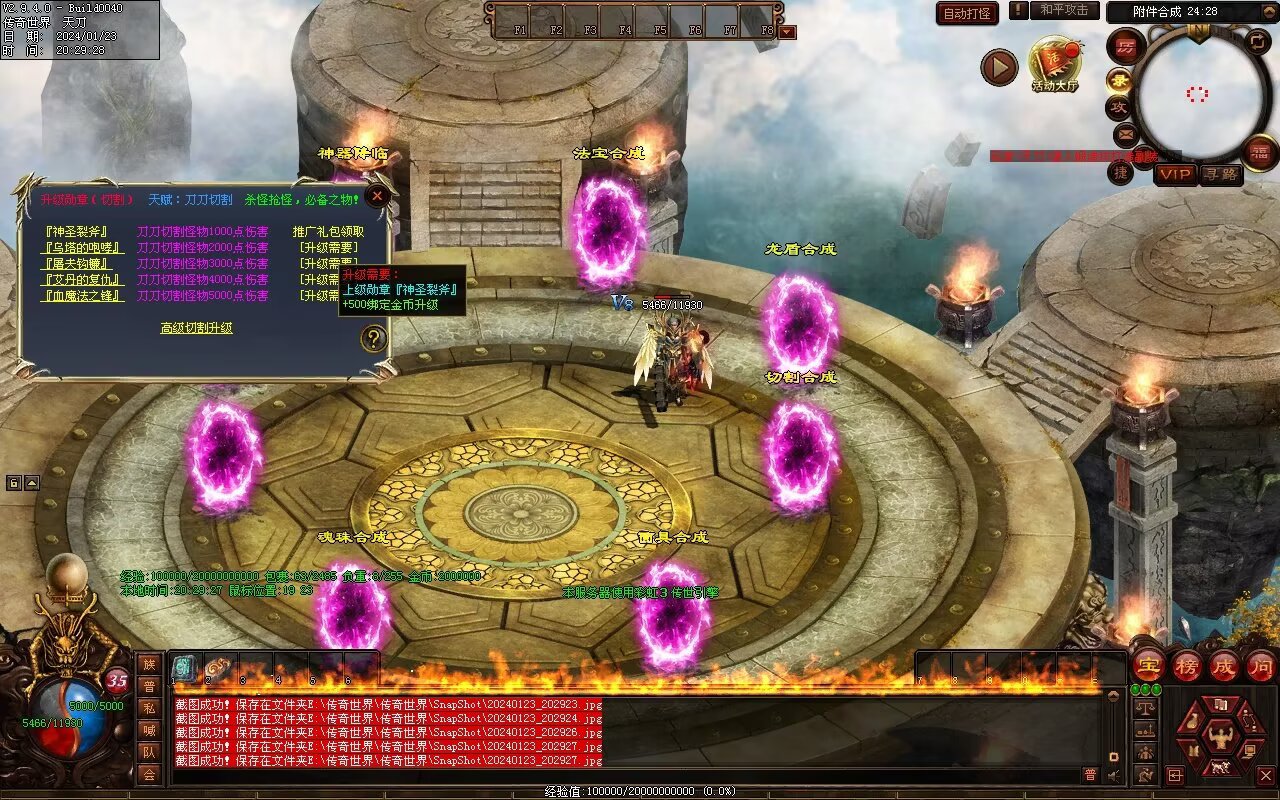Open the VIP panel

[x=1176, y=175]
